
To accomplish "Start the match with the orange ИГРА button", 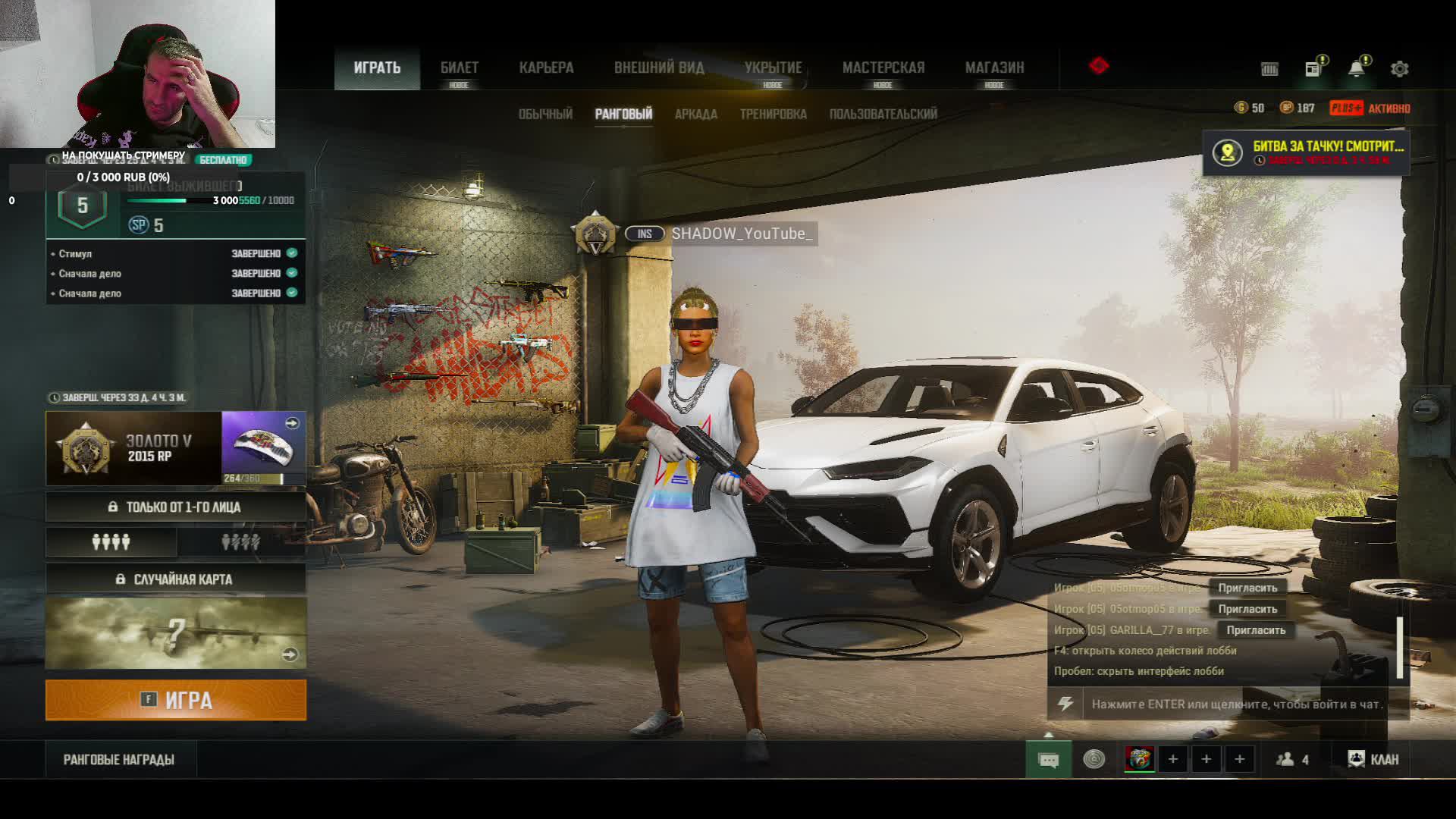I will pyautogui.click(x=176, y=700).
